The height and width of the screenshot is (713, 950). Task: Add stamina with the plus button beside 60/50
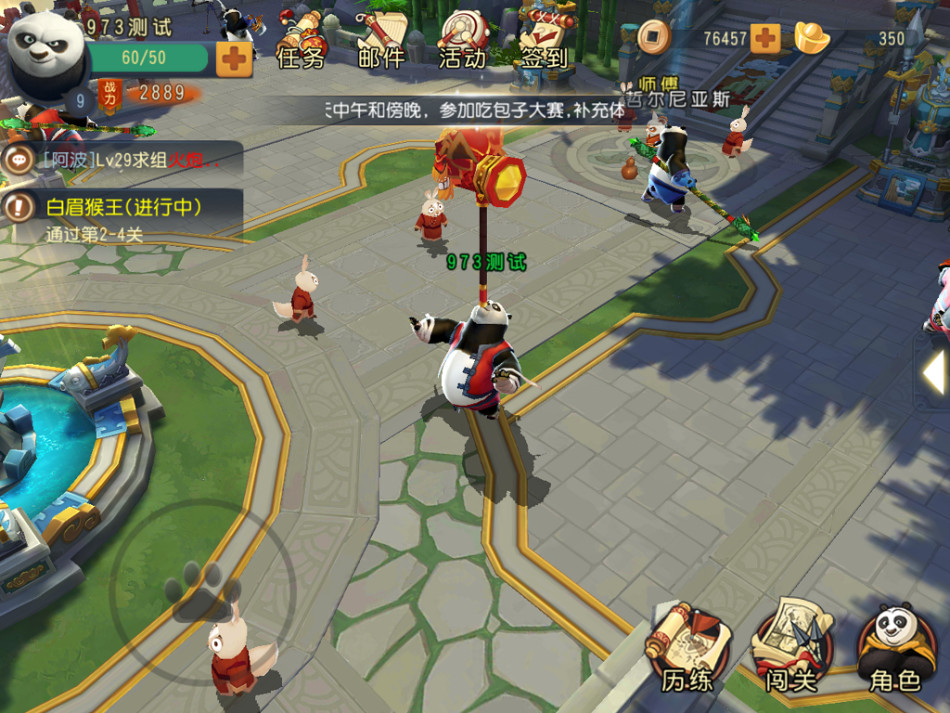(x=234, y=58)
